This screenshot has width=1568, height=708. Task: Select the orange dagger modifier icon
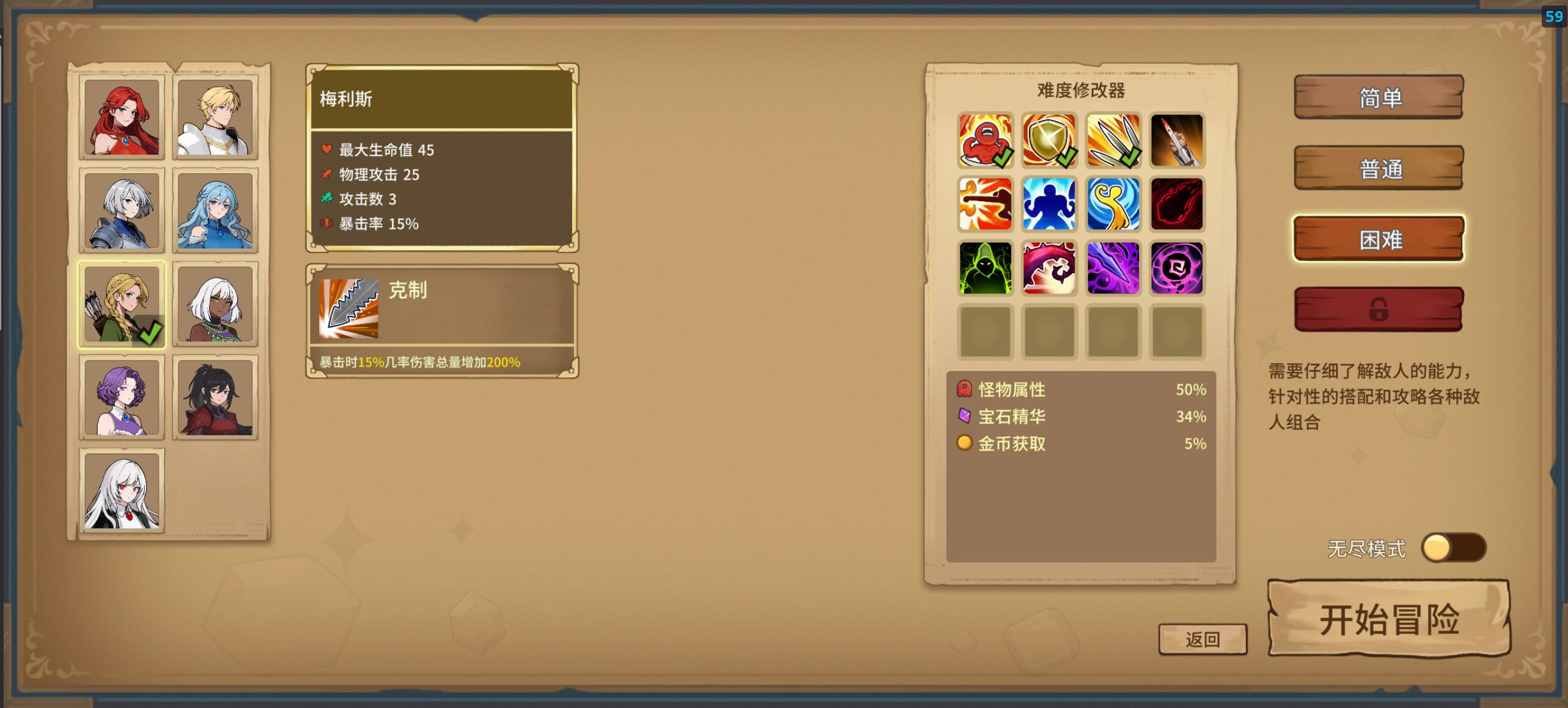(x=1177, y=141)
